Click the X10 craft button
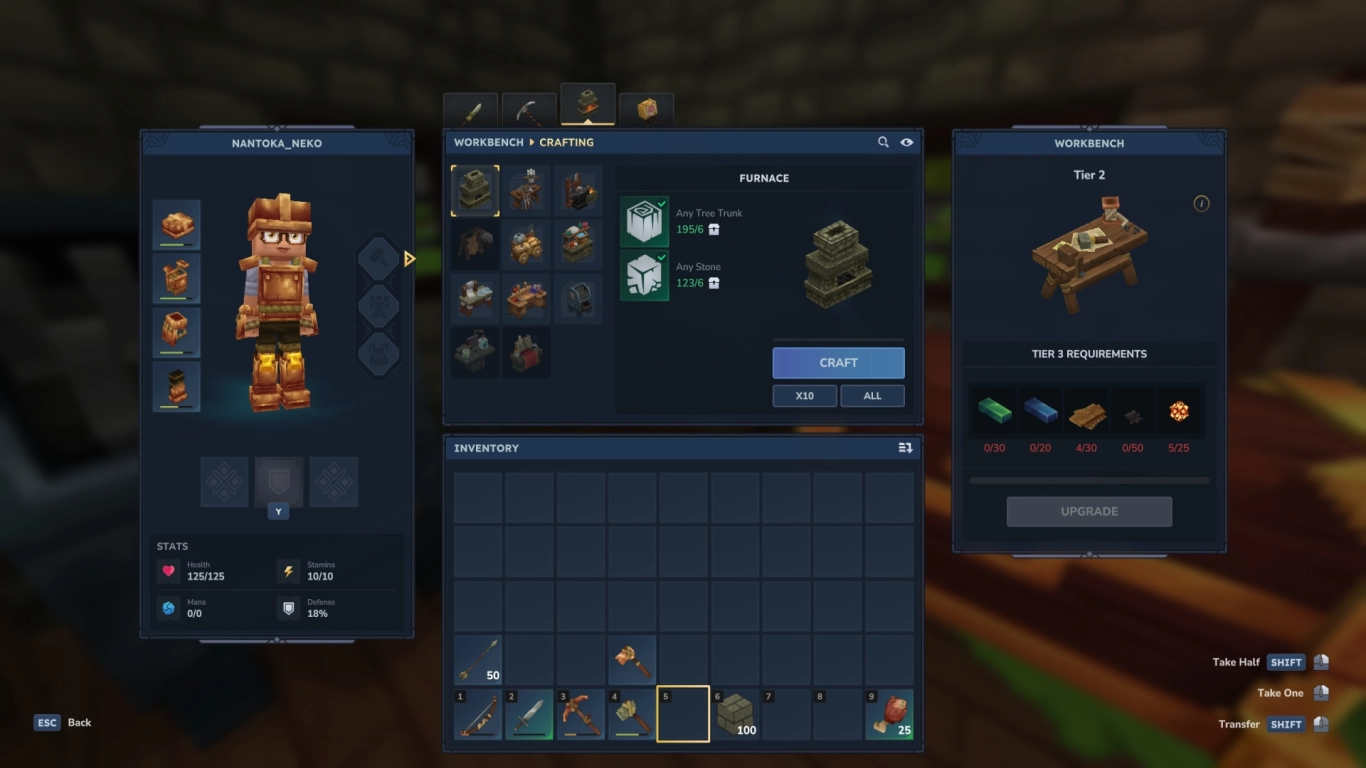The image size is (1366, 768). tap(804, 396)
